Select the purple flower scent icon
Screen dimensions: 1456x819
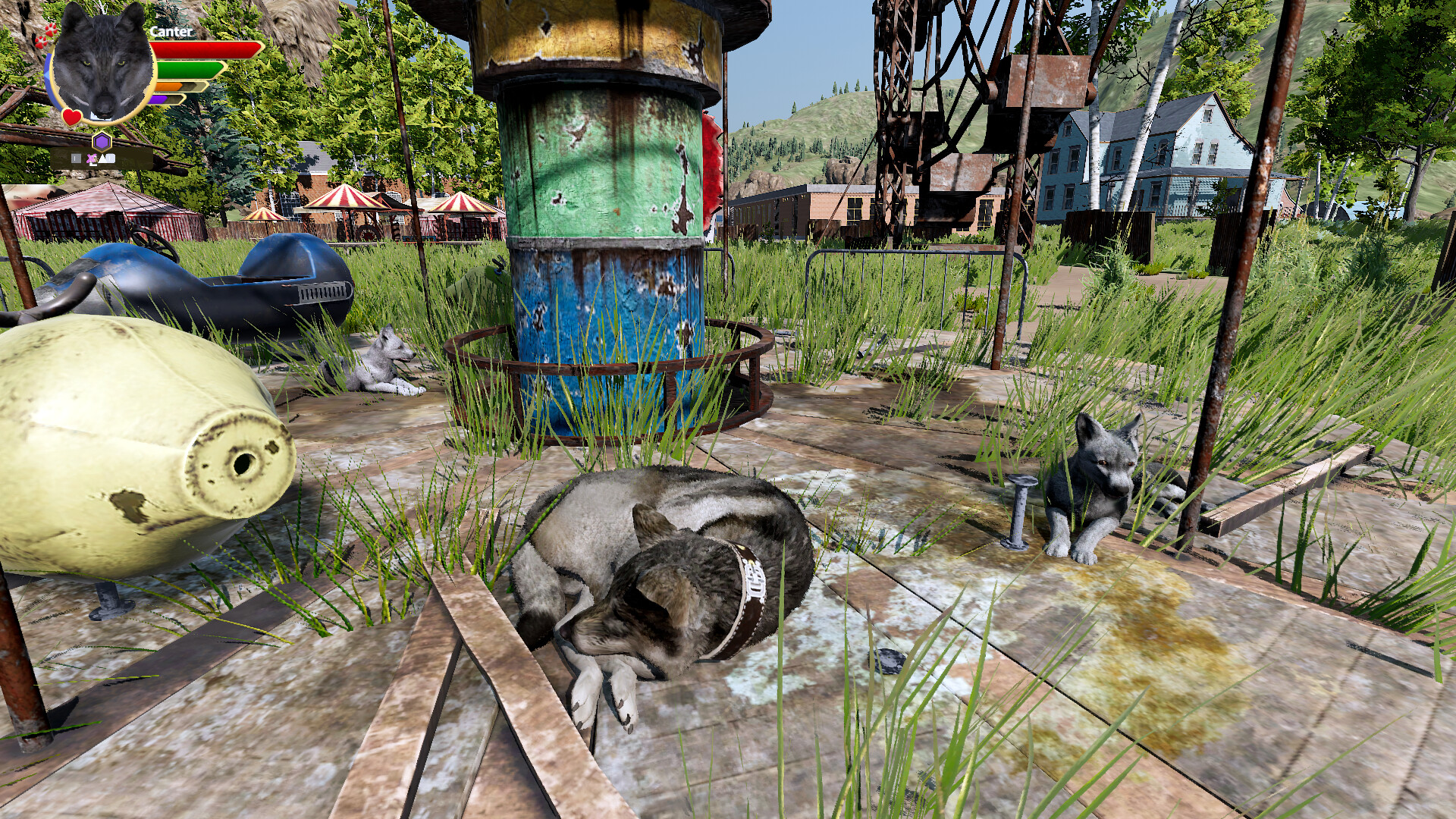click(92, 158)
